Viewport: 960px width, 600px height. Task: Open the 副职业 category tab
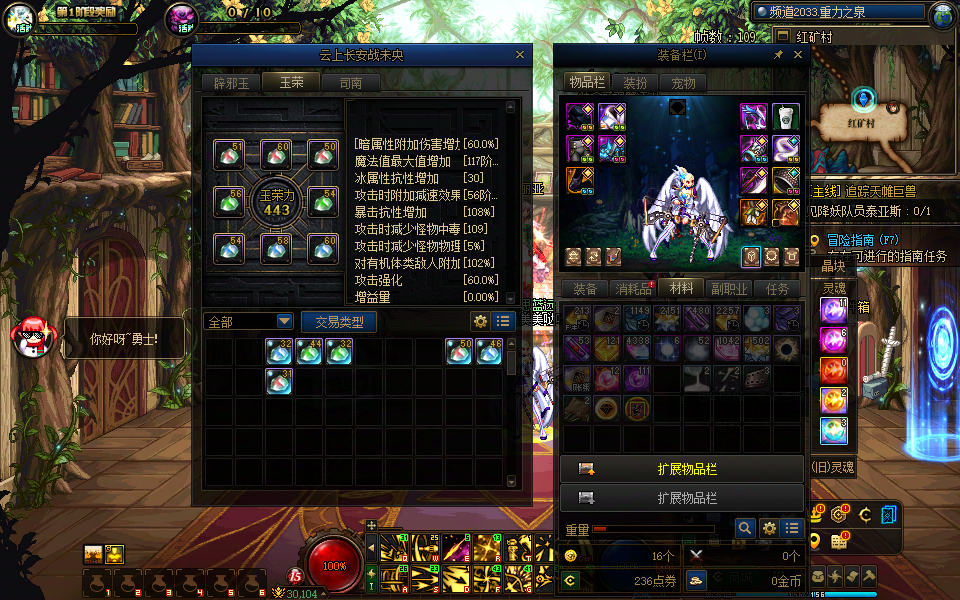[x=729, y=289]
